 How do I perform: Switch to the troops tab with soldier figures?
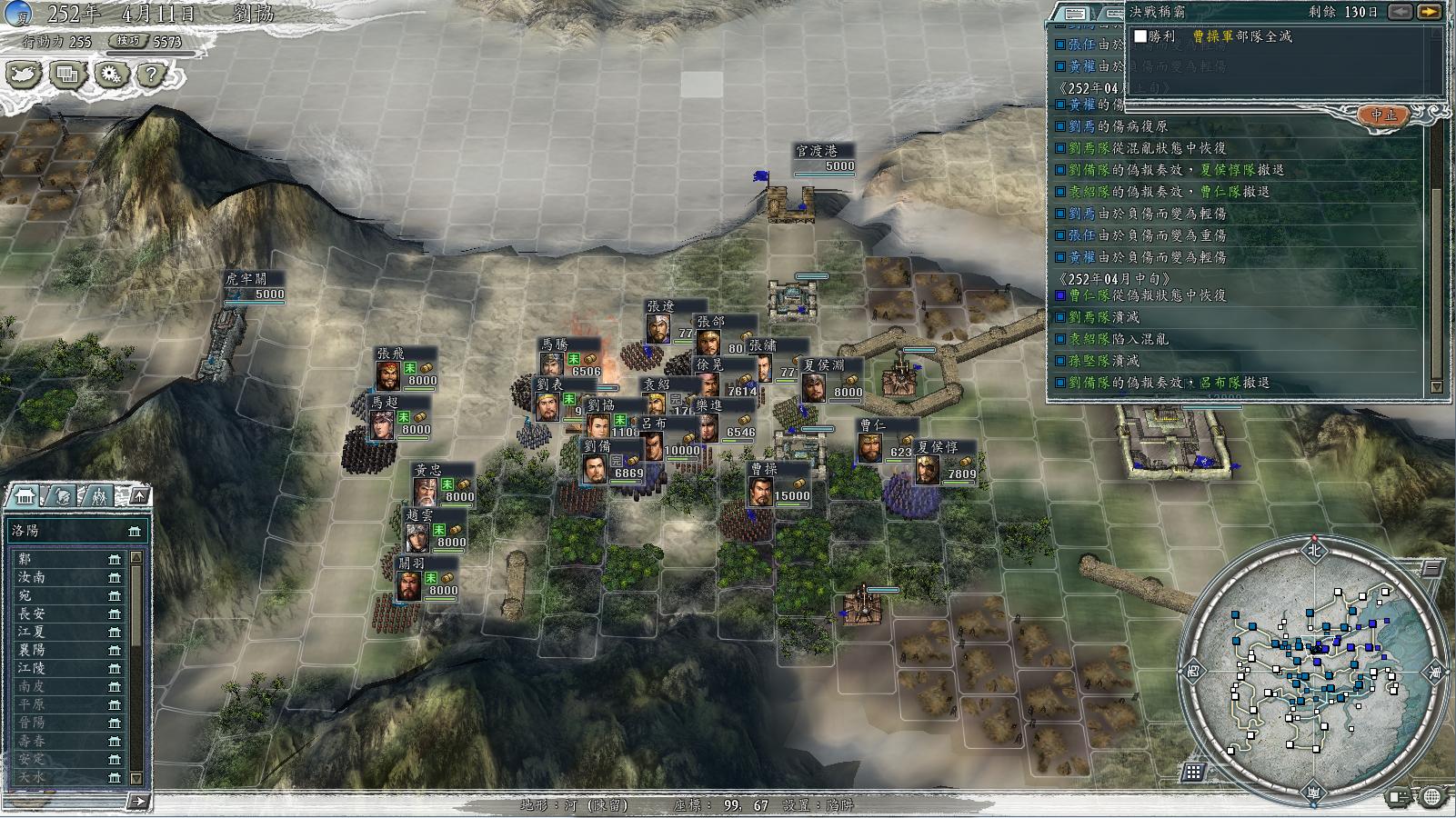[98, 496]
